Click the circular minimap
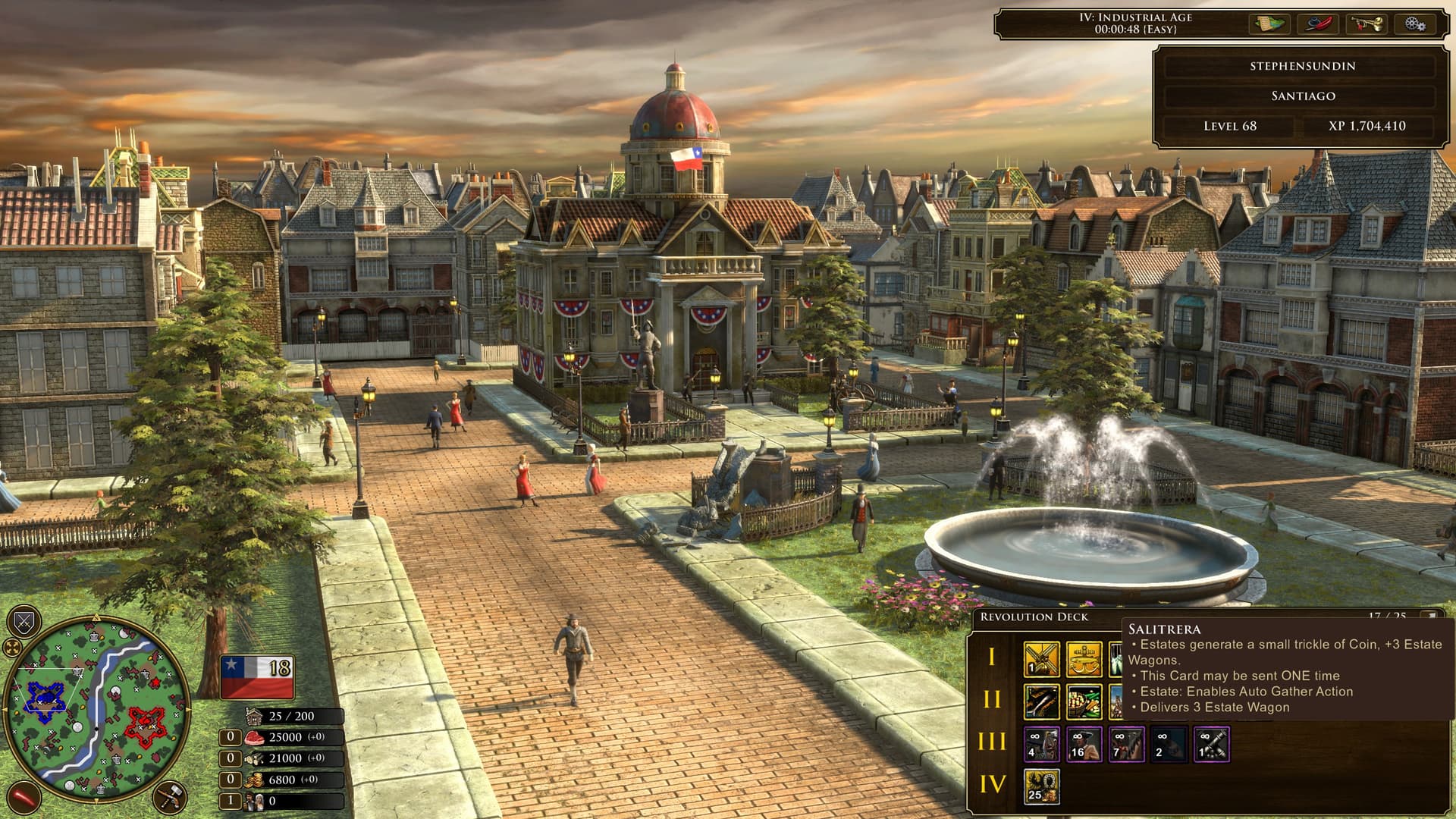 (96, 711)
